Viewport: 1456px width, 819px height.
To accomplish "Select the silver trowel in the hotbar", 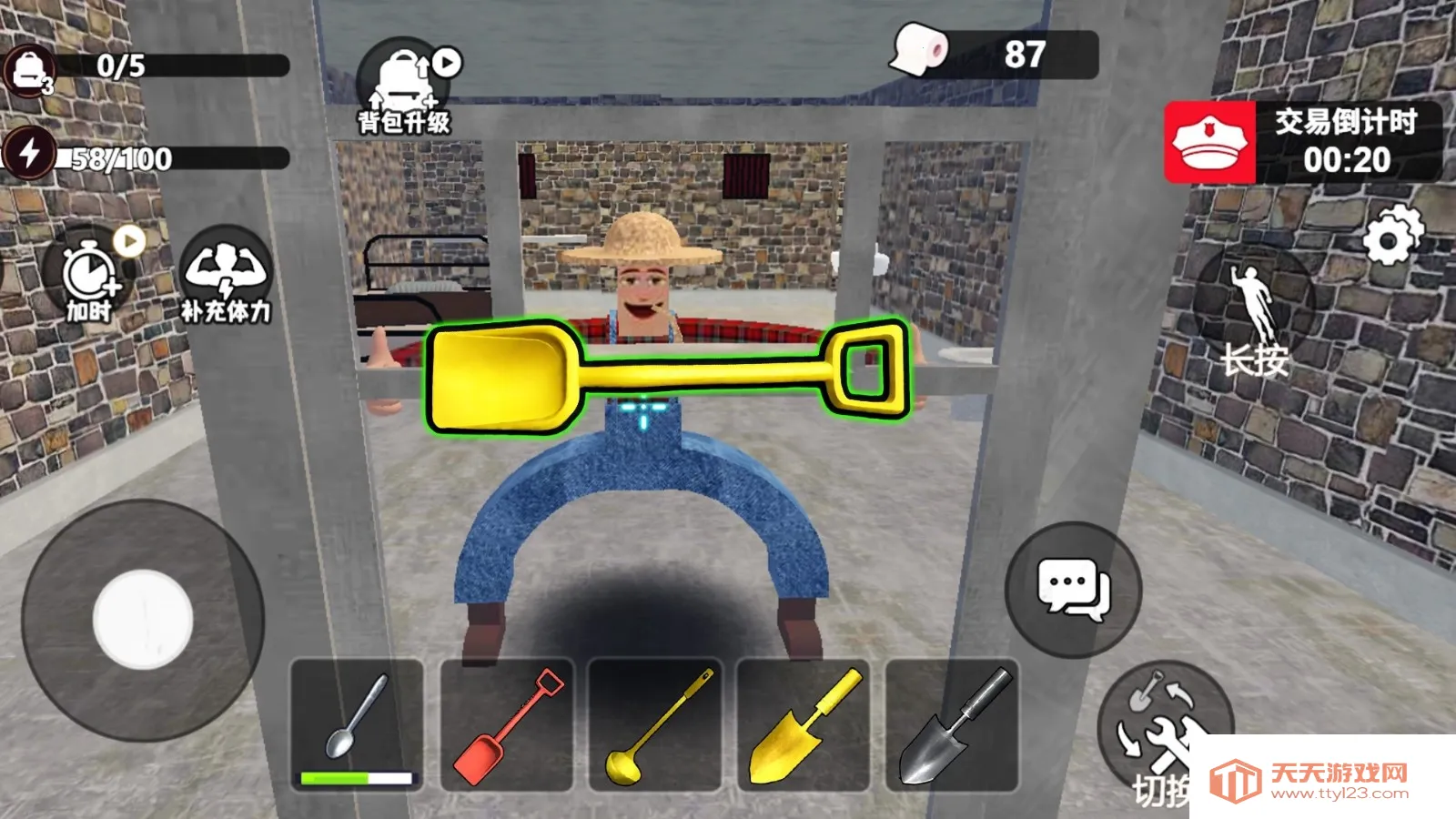I will pyautogui.click(x=950, y=723).
